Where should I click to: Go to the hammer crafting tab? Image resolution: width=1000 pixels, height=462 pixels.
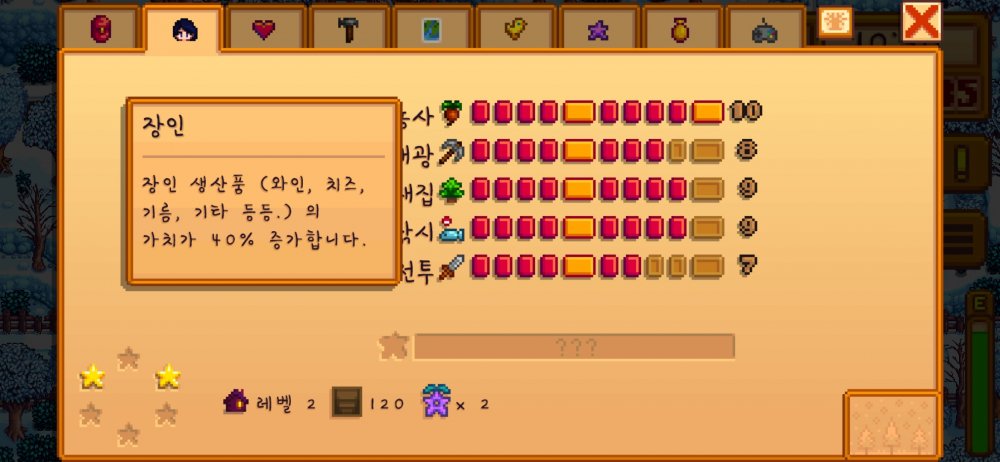347,30
